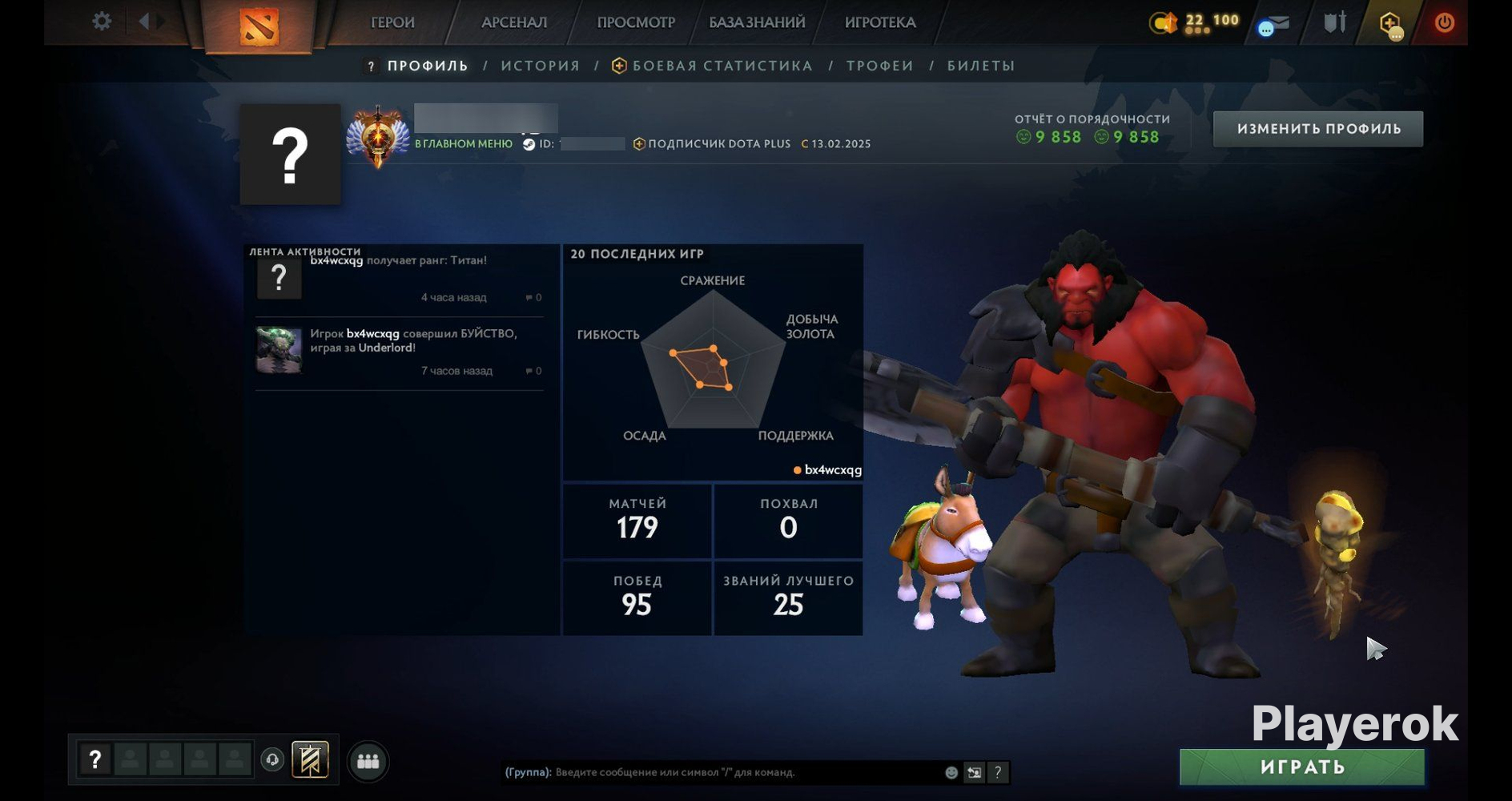Image resolution: width=1512 pixels, height=801 pixels.
Task: Click the shards currency icon
Action: [1164, 22]
